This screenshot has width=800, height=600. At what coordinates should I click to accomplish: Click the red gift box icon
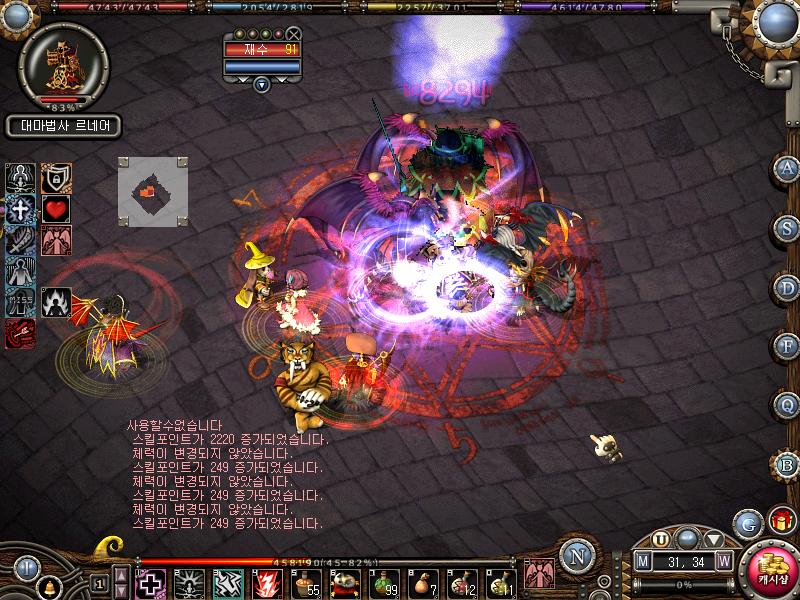[x=780, y=520]
